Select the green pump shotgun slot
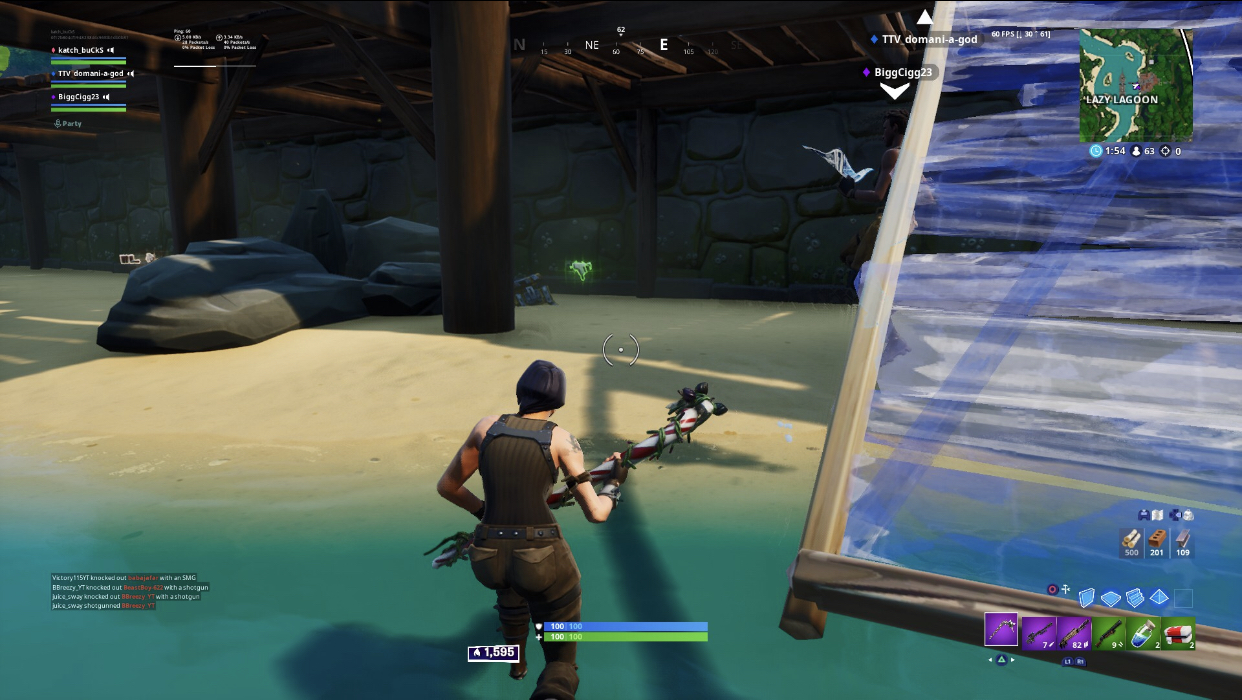 tap(1108, 632)
